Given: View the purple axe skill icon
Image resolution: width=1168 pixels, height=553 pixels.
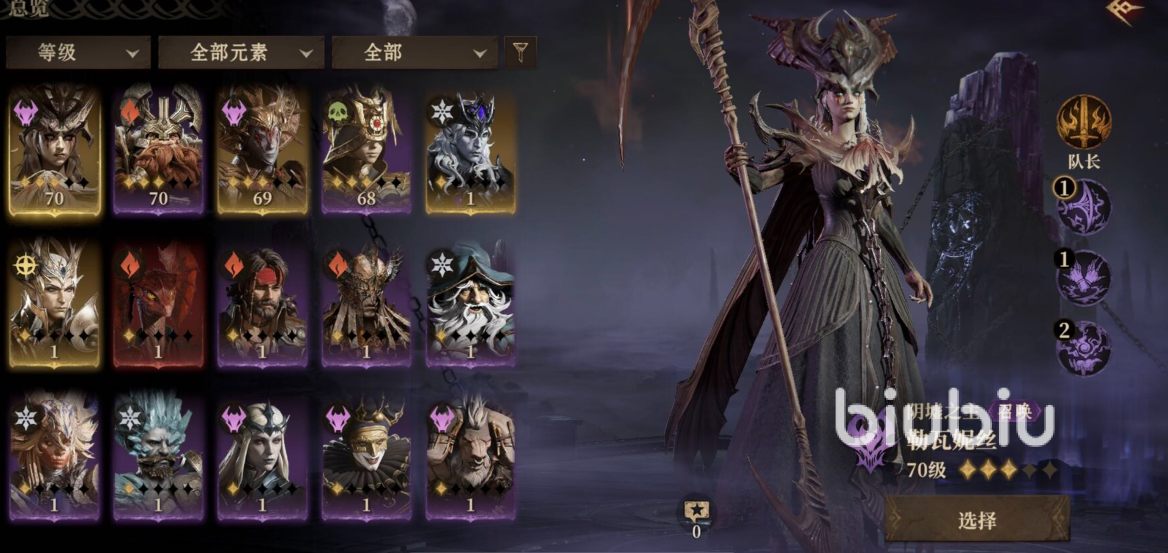Looking at the screenshot, I should [1085, 207].
